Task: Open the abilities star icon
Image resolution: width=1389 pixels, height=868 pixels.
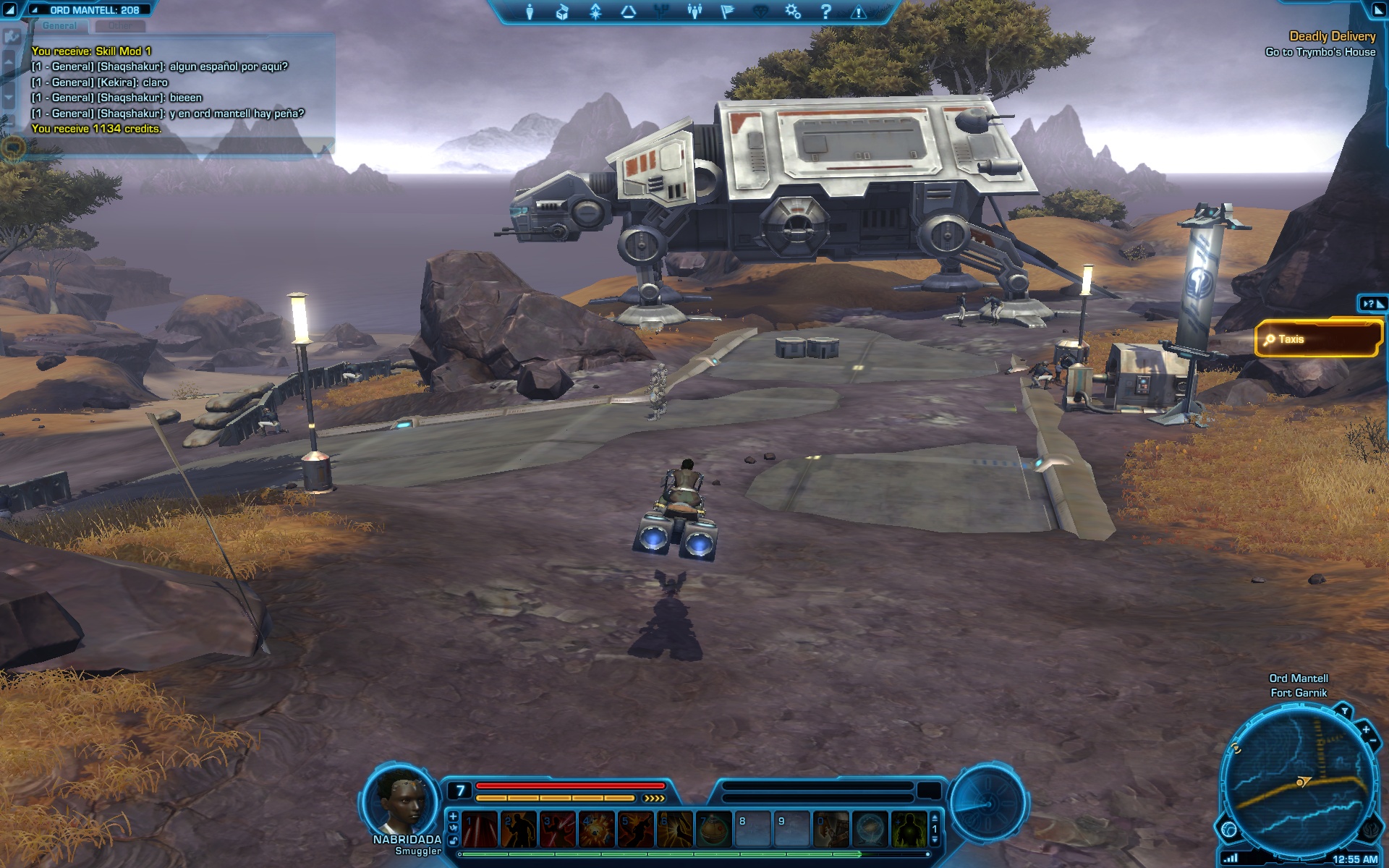Action: pyautogui.click(x=595, y=12)
